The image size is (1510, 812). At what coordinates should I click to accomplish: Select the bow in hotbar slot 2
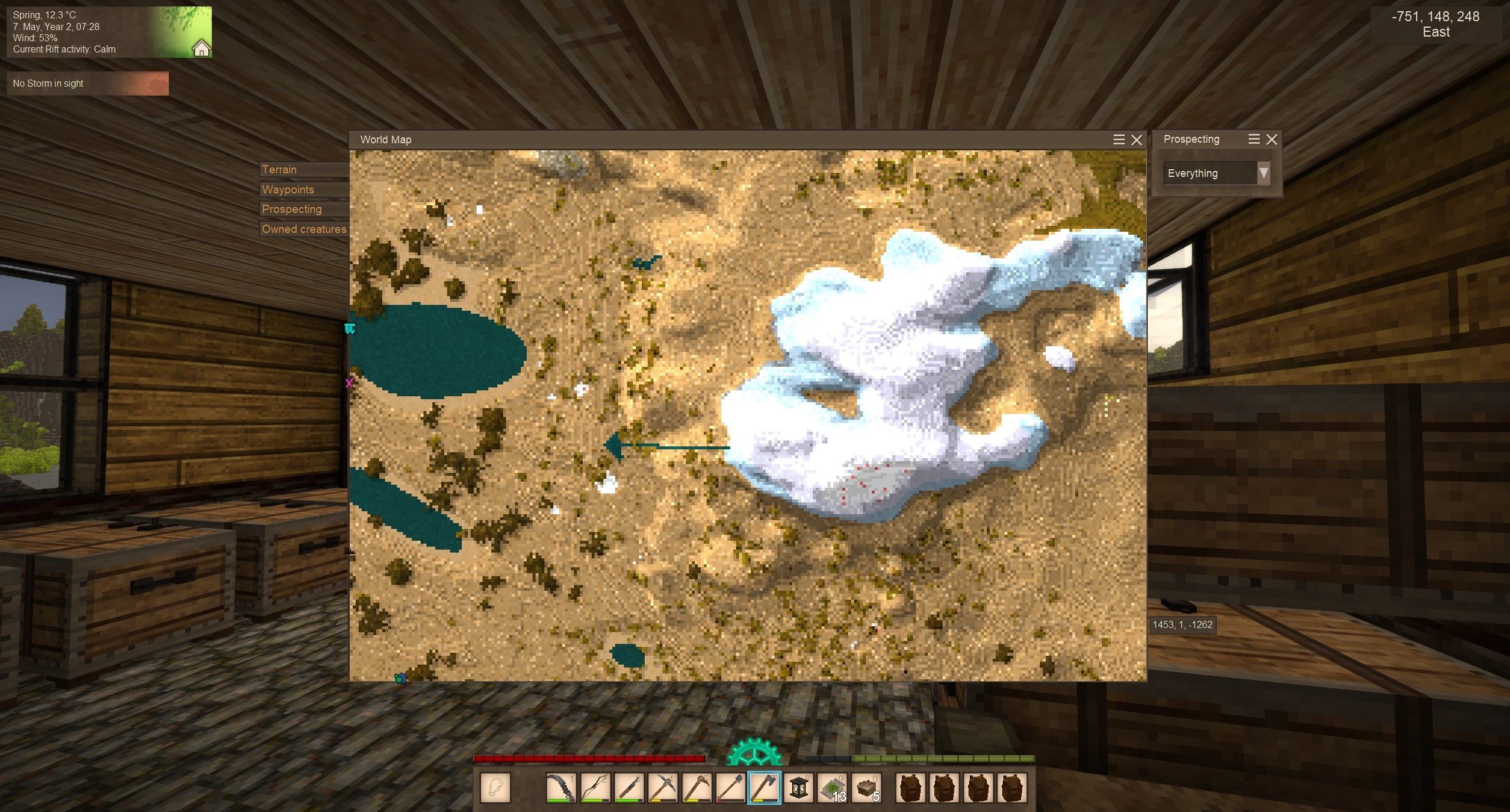595,788
